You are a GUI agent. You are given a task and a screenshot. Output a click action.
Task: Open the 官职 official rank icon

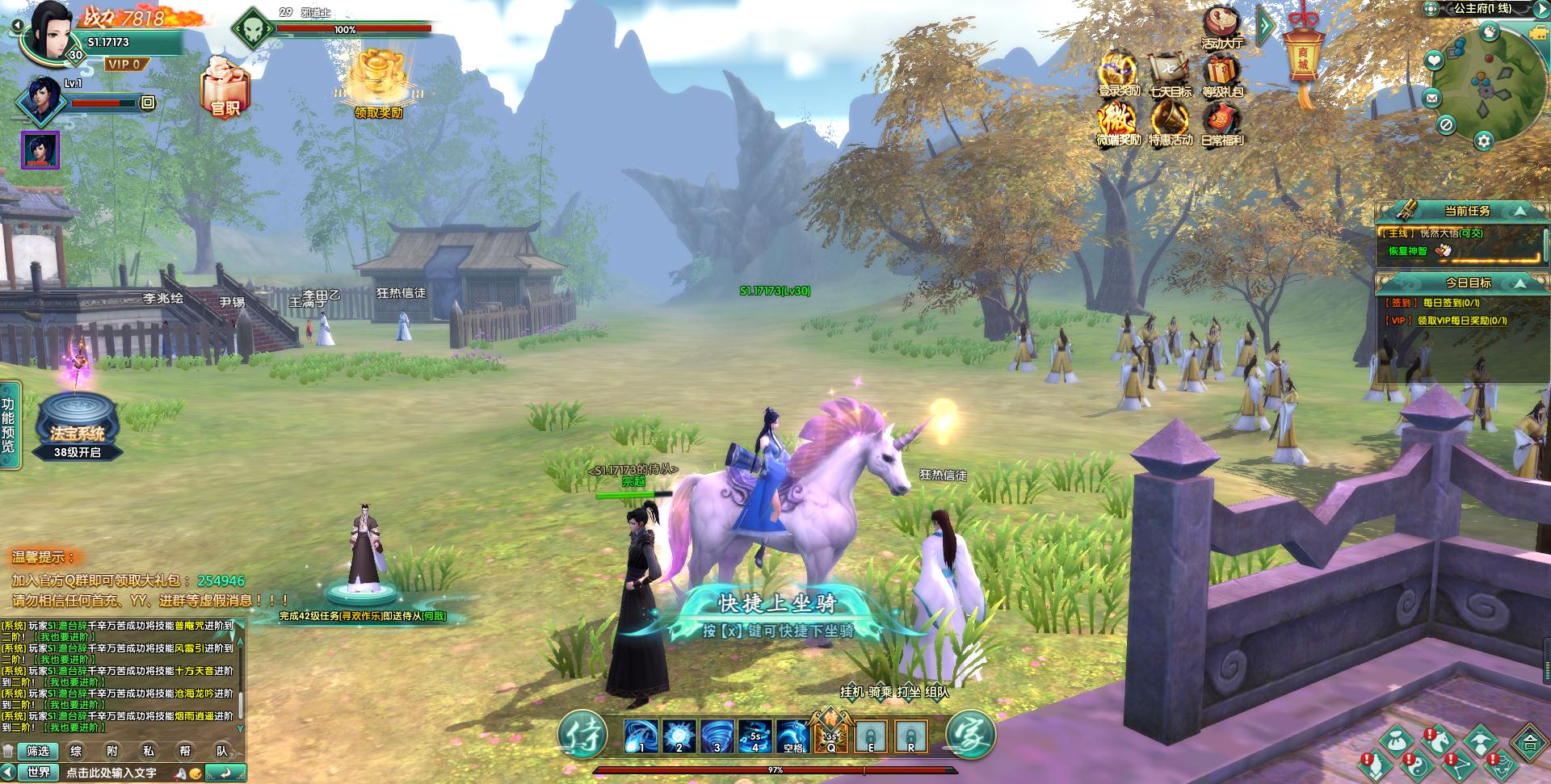[225, 87]
